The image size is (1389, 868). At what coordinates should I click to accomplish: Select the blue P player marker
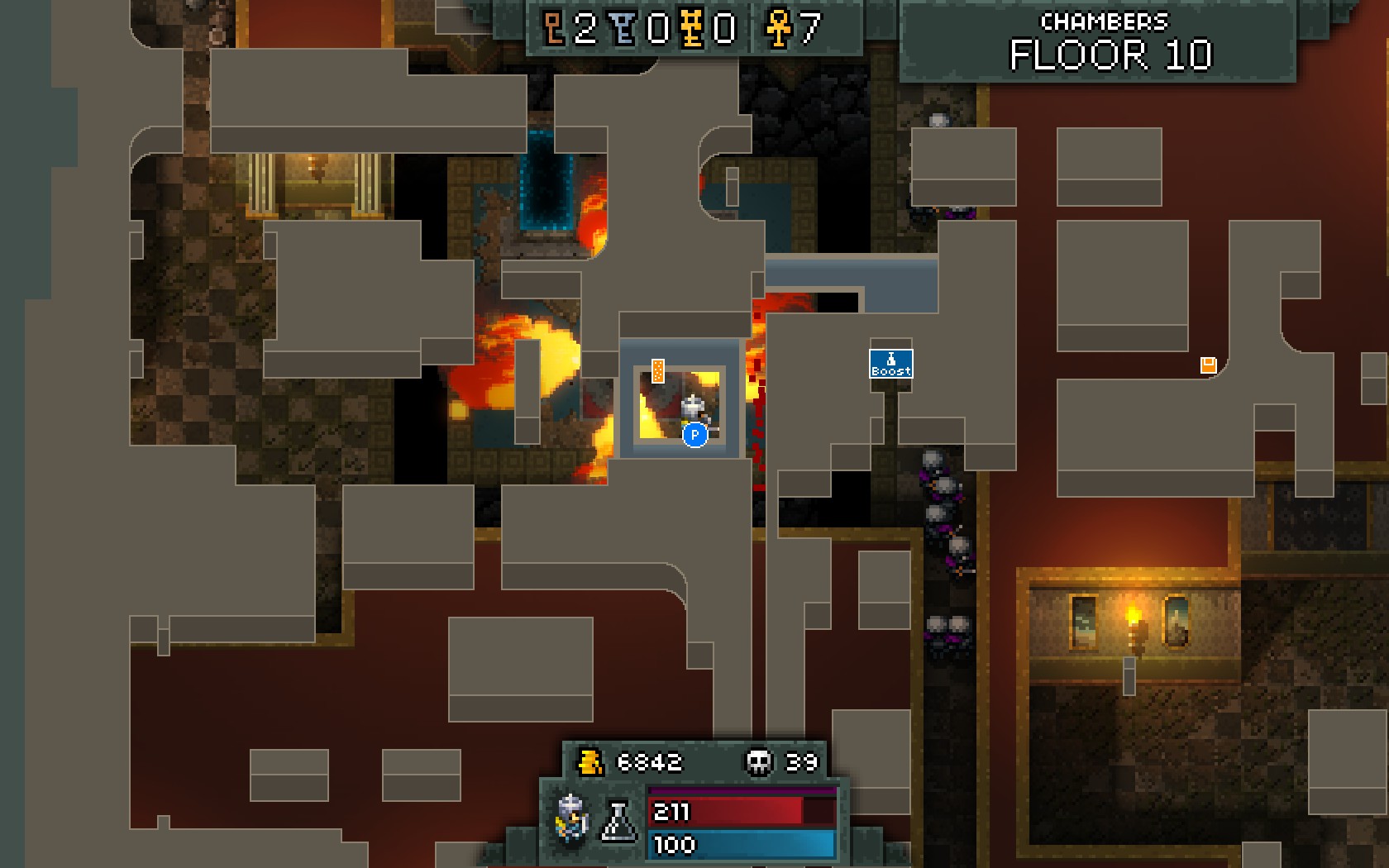tap(694, 435)
